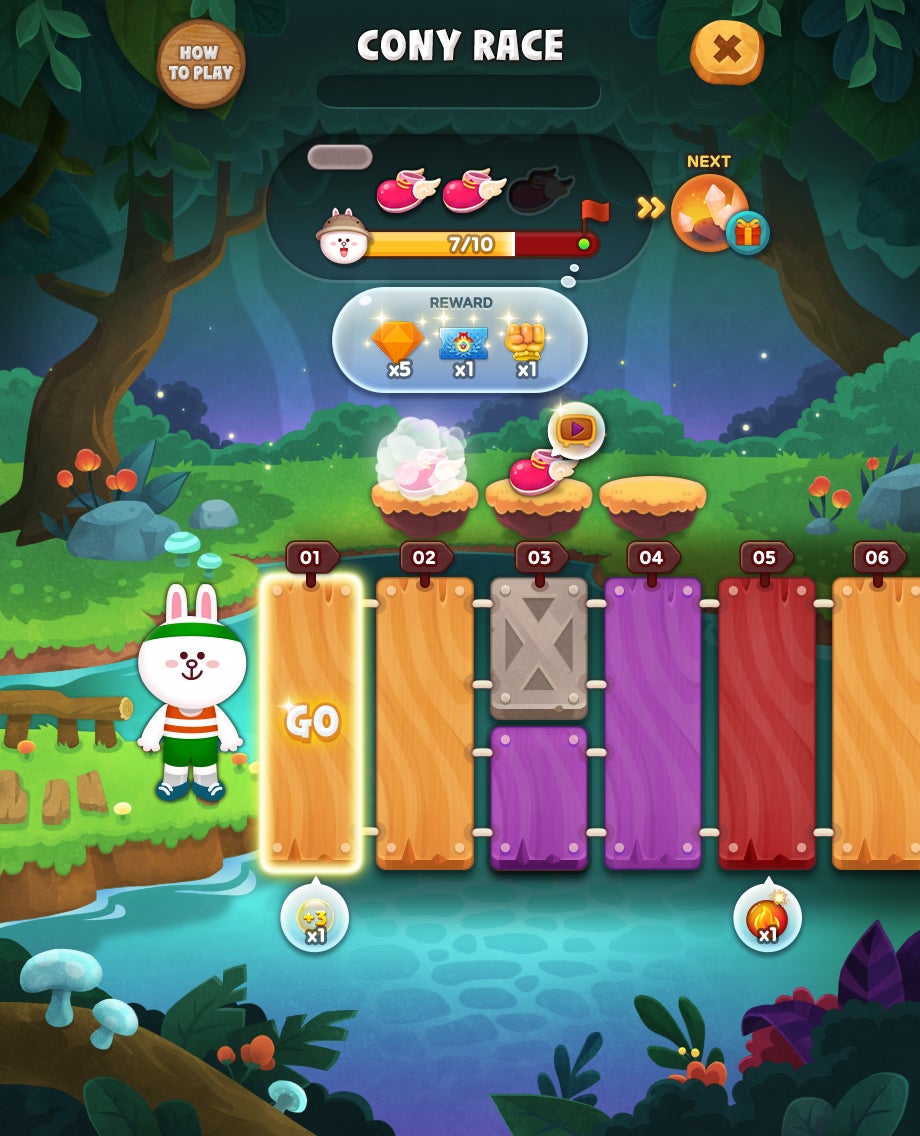Close the Cony Race screen
920x1136 pixels.
point(727,51)
